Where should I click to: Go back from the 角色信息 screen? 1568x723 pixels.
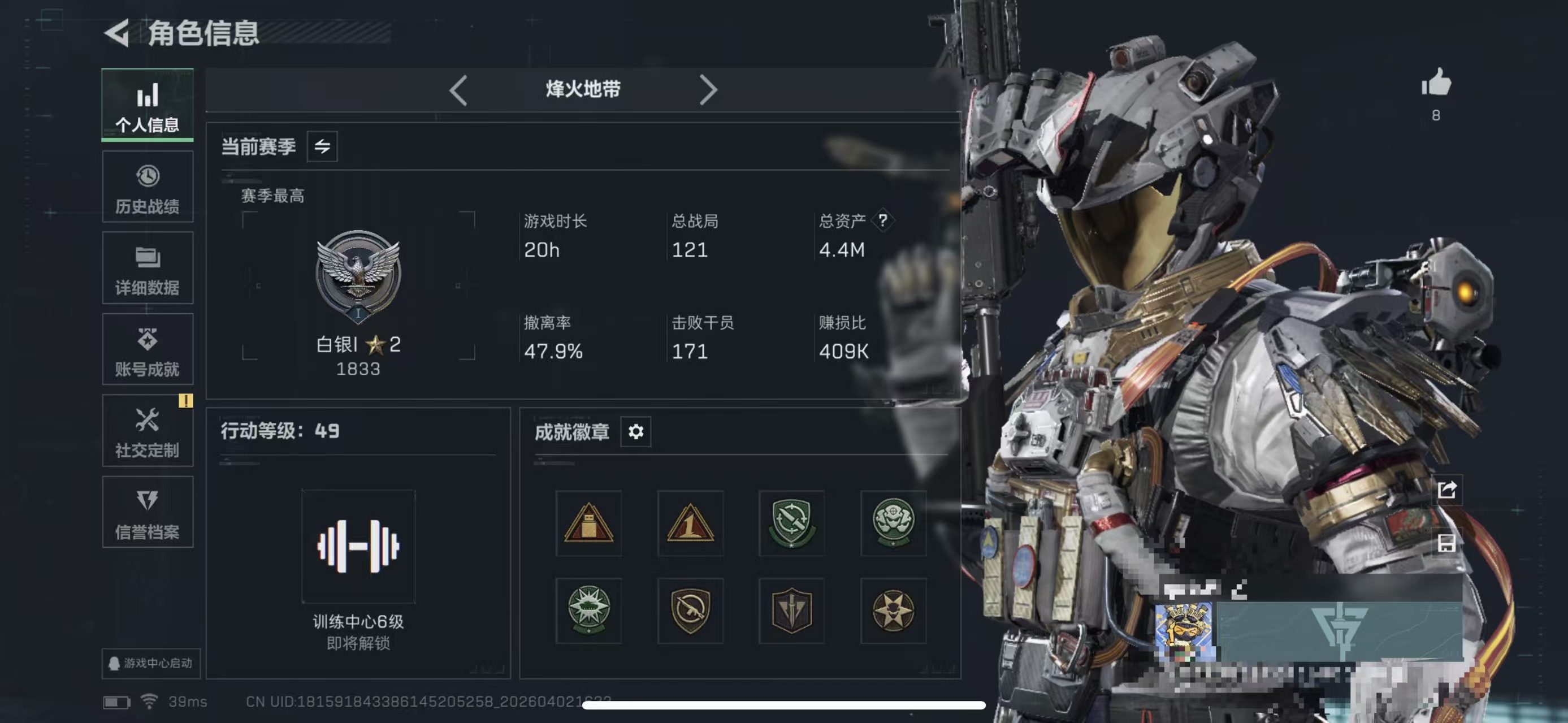117,33
